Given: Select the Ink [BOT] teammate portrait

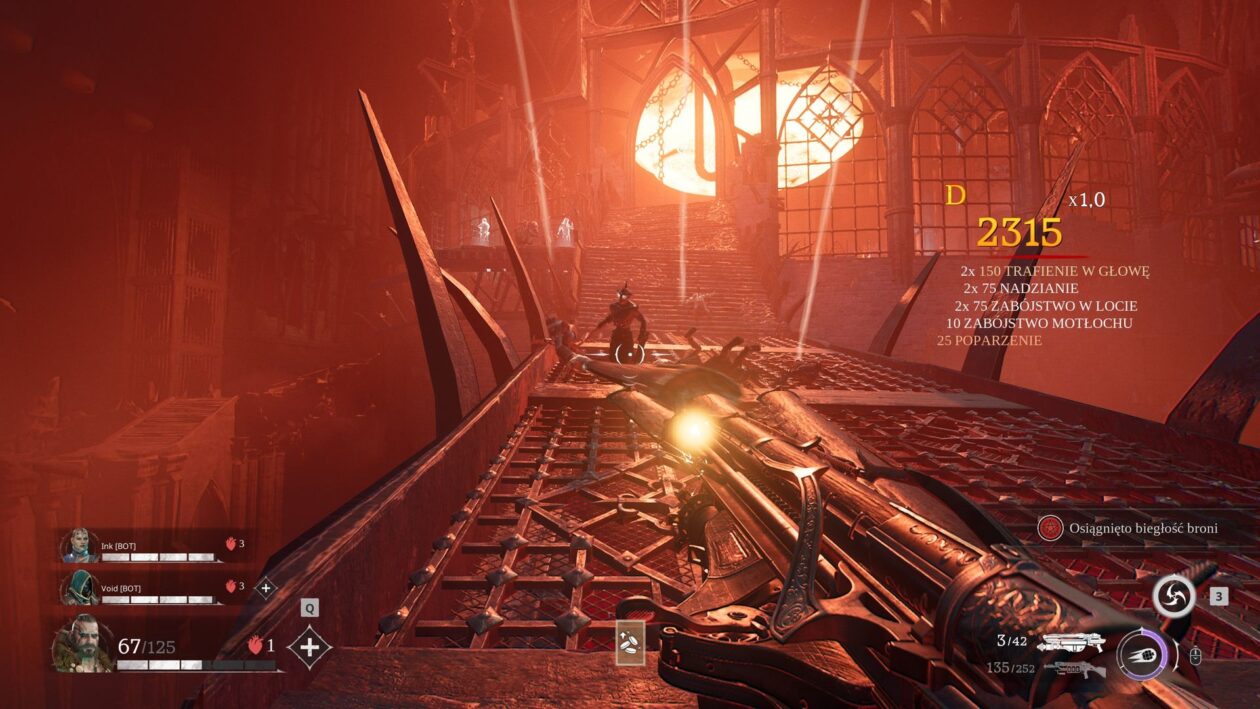Looking at the screenshot, I should (x=79, y=546).
